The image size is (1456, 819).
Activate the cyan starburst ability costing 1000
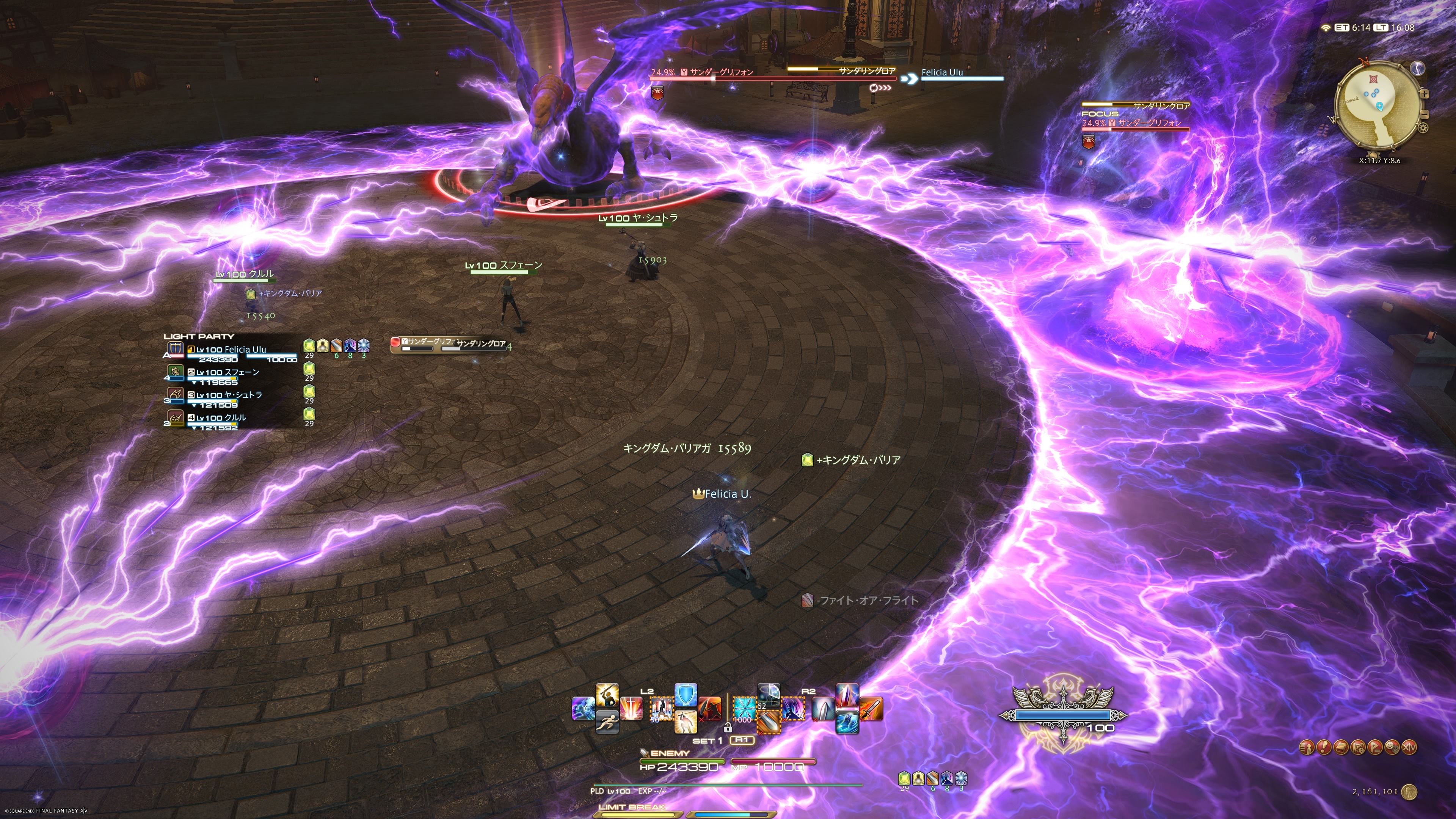point(744,709)
